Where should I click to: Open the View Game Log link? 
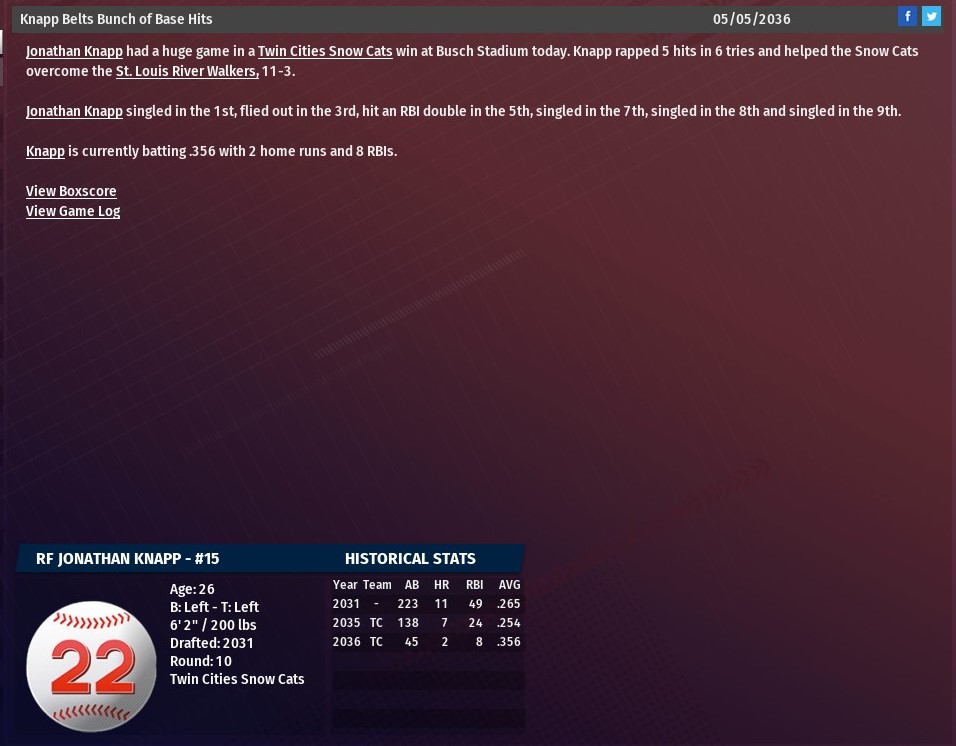coord(73,211)
